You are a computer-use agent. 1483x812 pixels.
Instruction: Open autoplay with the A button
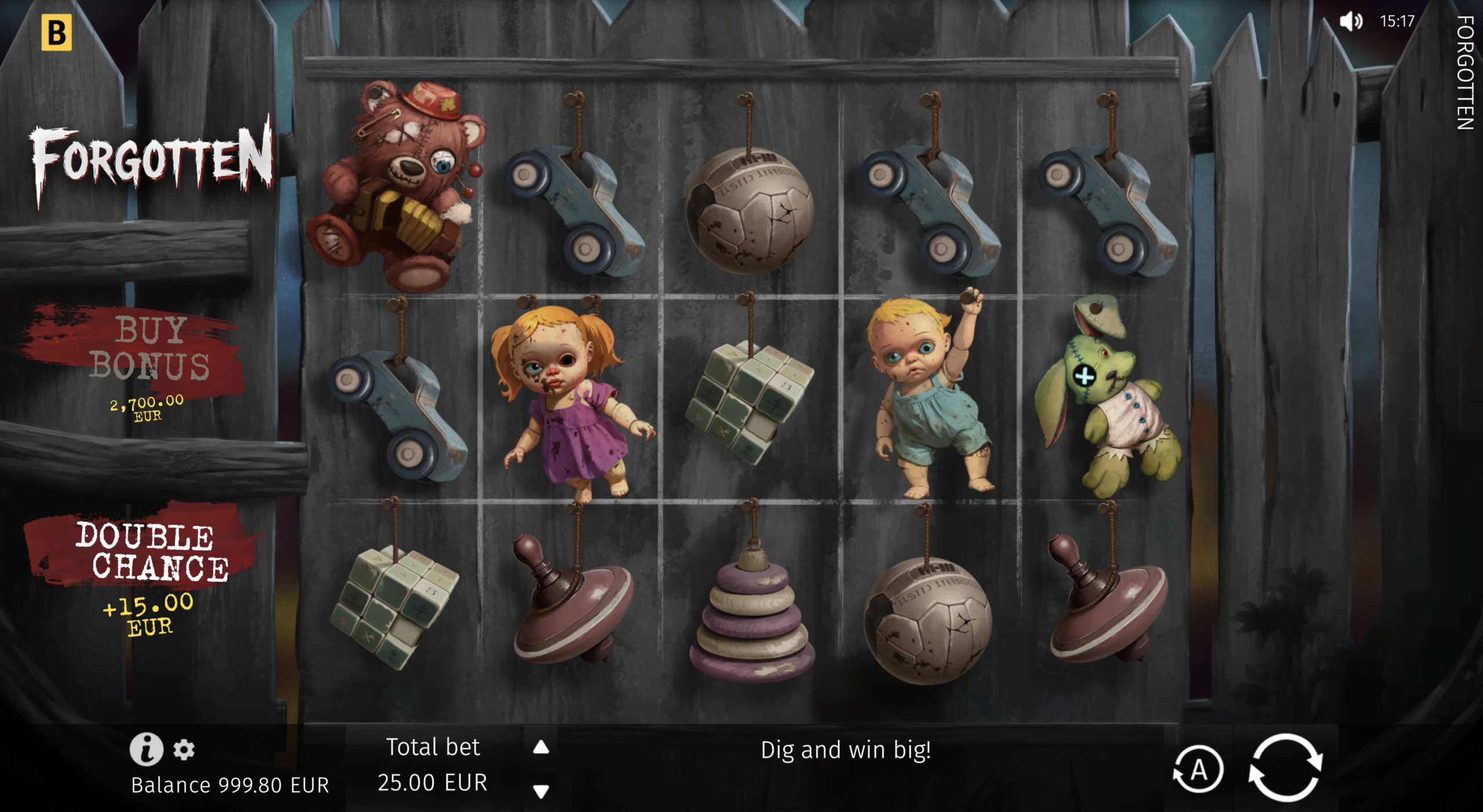[1198, 770]
